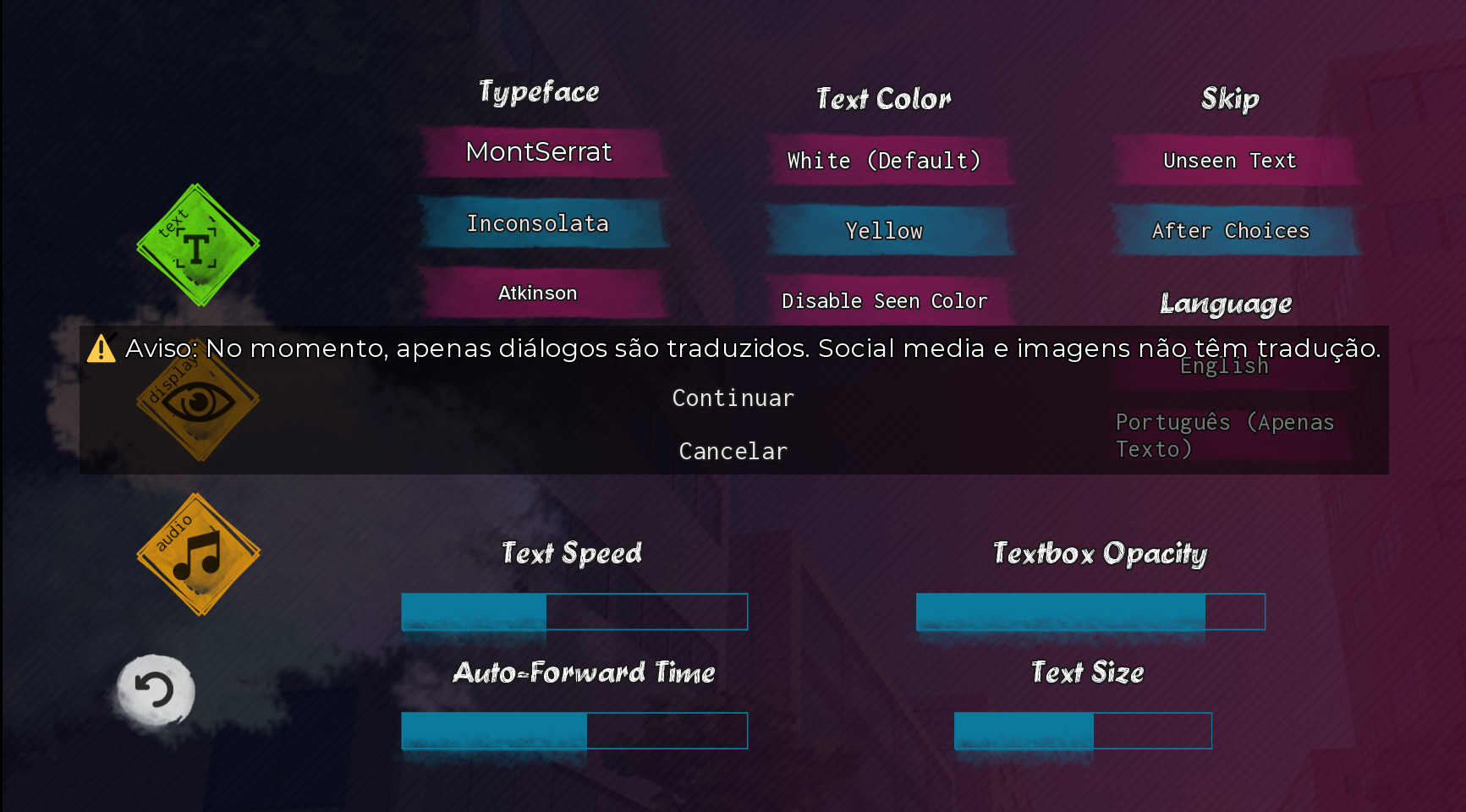
Task: Disable Seen Color for text
Action: click(885, 300)
